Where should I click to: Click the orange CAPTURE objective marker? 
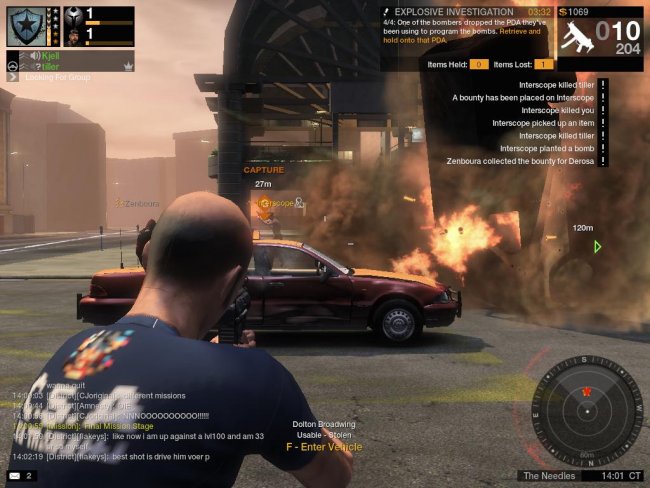263,170
